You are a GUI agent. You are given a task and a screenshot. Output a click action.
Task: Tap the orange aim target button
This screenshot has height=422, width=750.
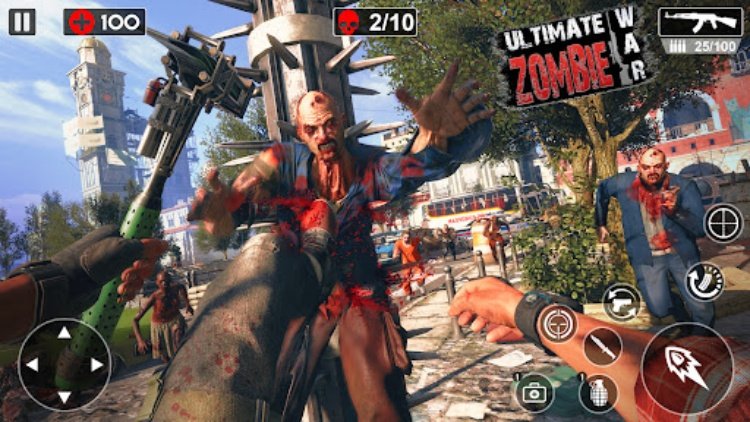[x=556, y=323]
